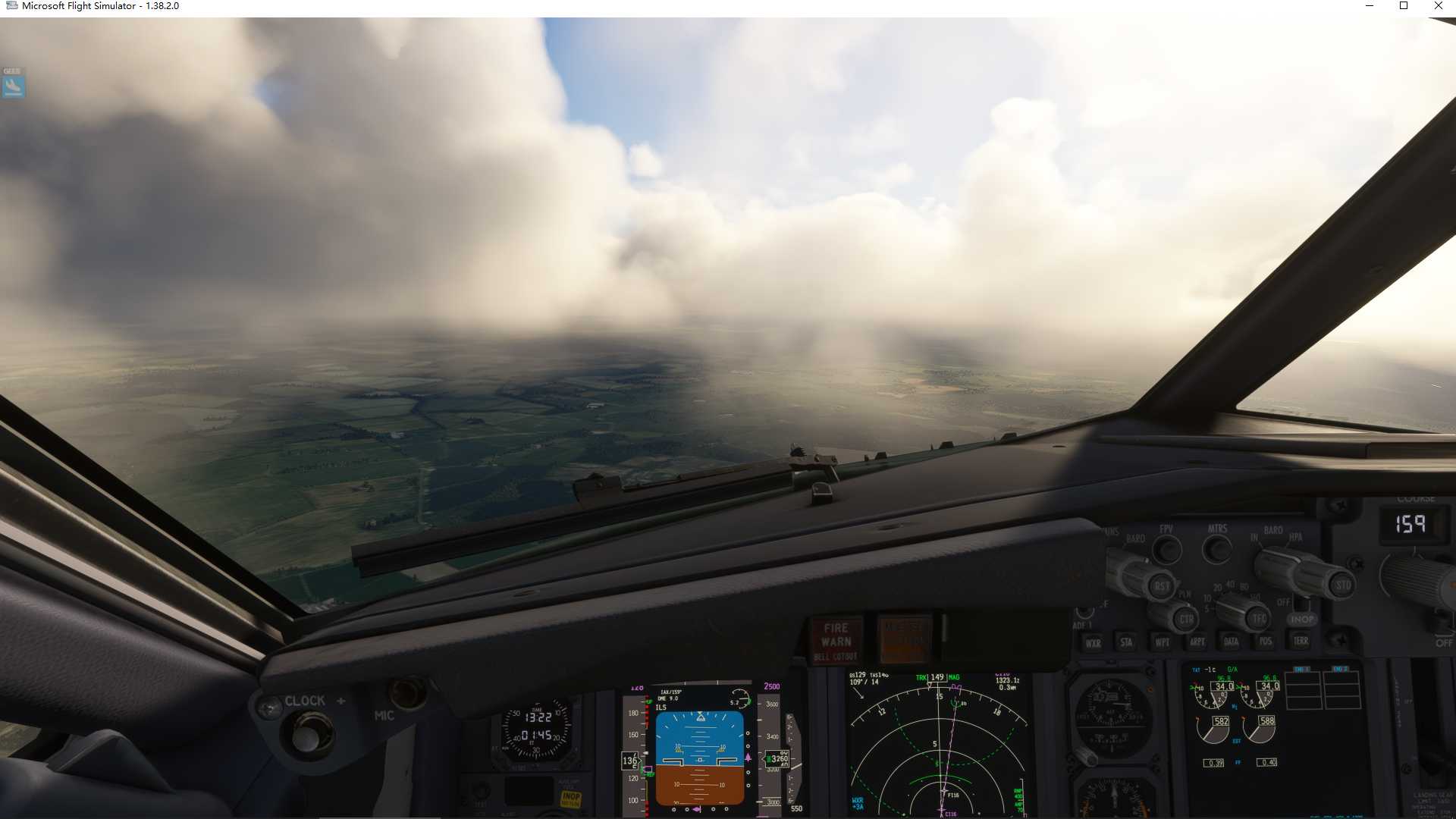Push the RST minimums reset button
The width and height of the screenshot is (1456, 819).
[x=1161, y=585]
